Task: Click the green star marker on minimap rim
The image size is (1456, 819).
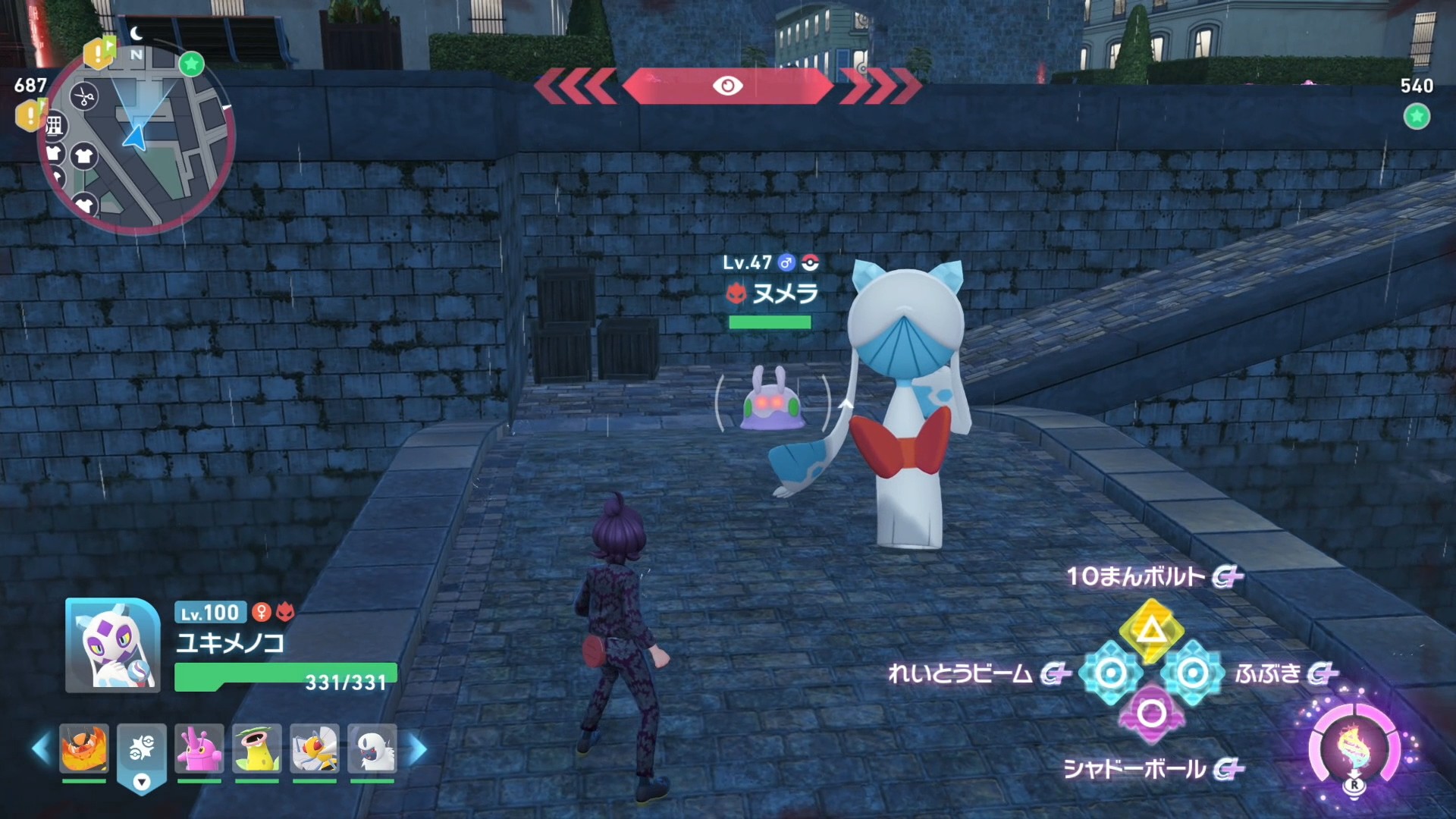Action: 192,64
